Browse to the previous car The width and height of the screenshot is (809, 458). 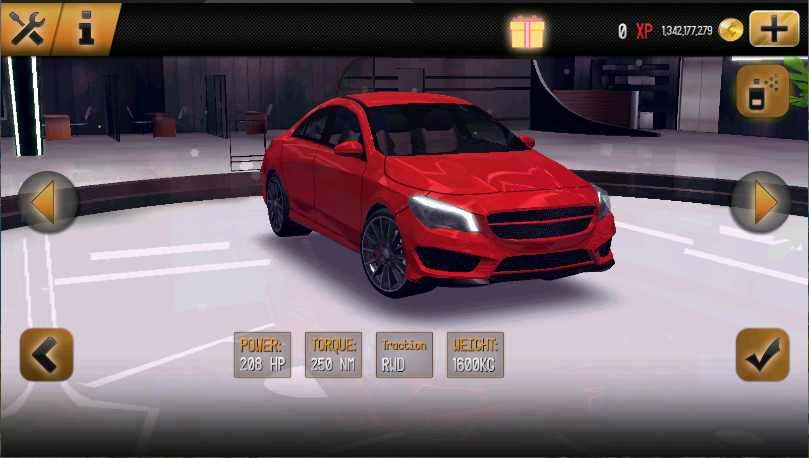(46, 203)
